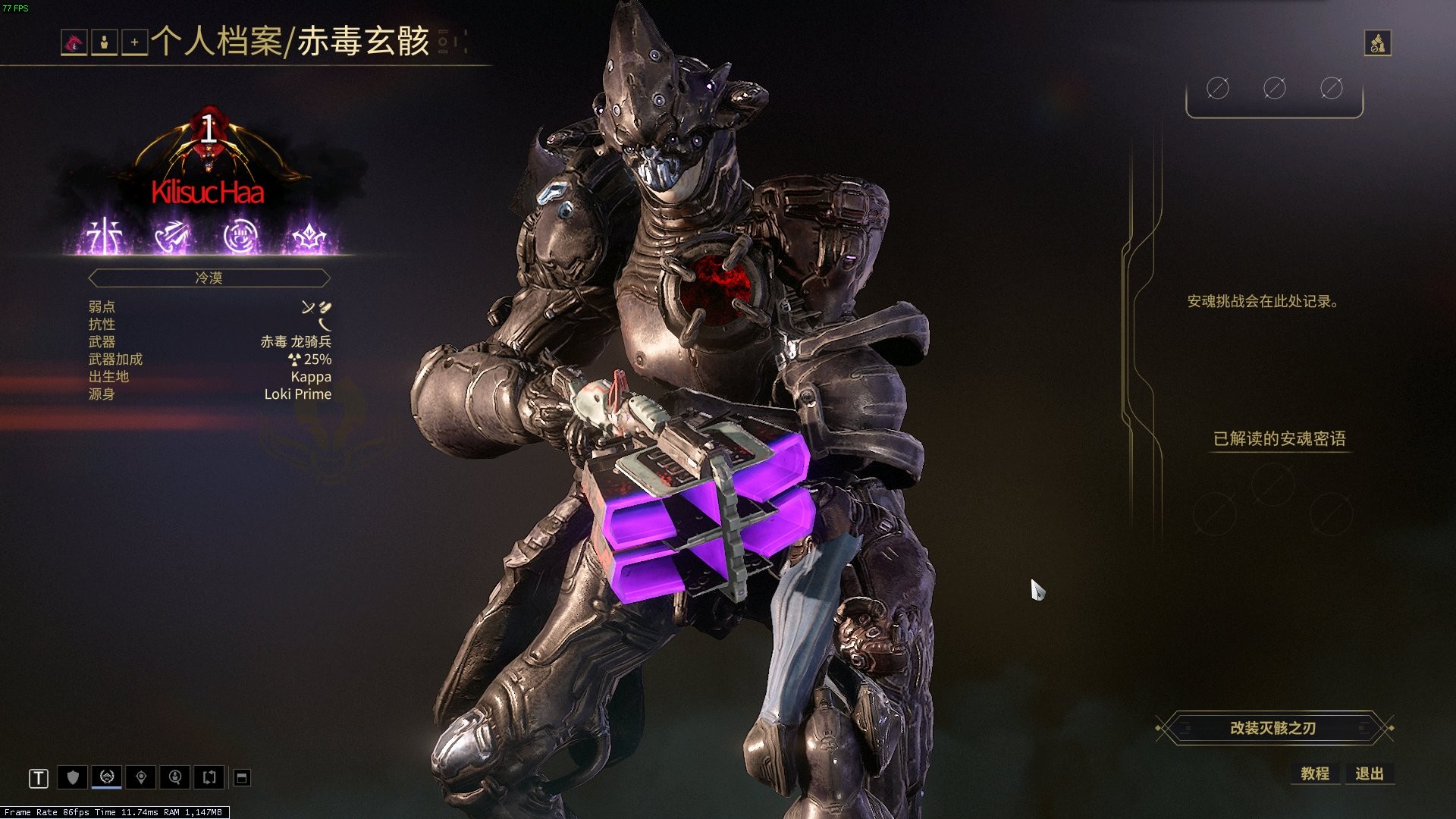
Task: Open the 已解读的安魂密语 section
Action: [1279, 439]
